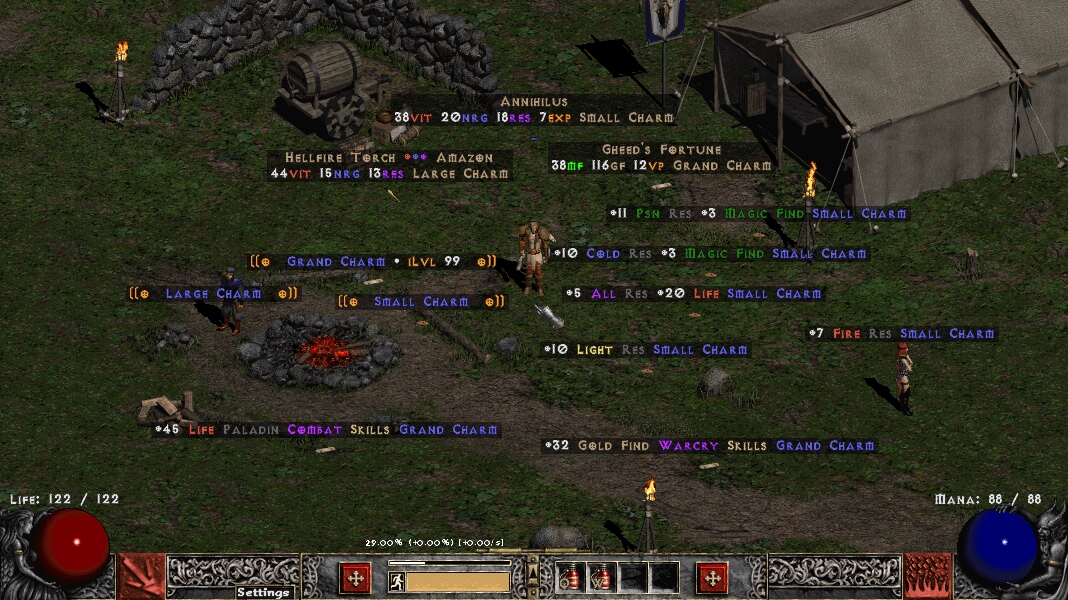Pick up the iLvl 99 Grand Charm

coord(373,262)
